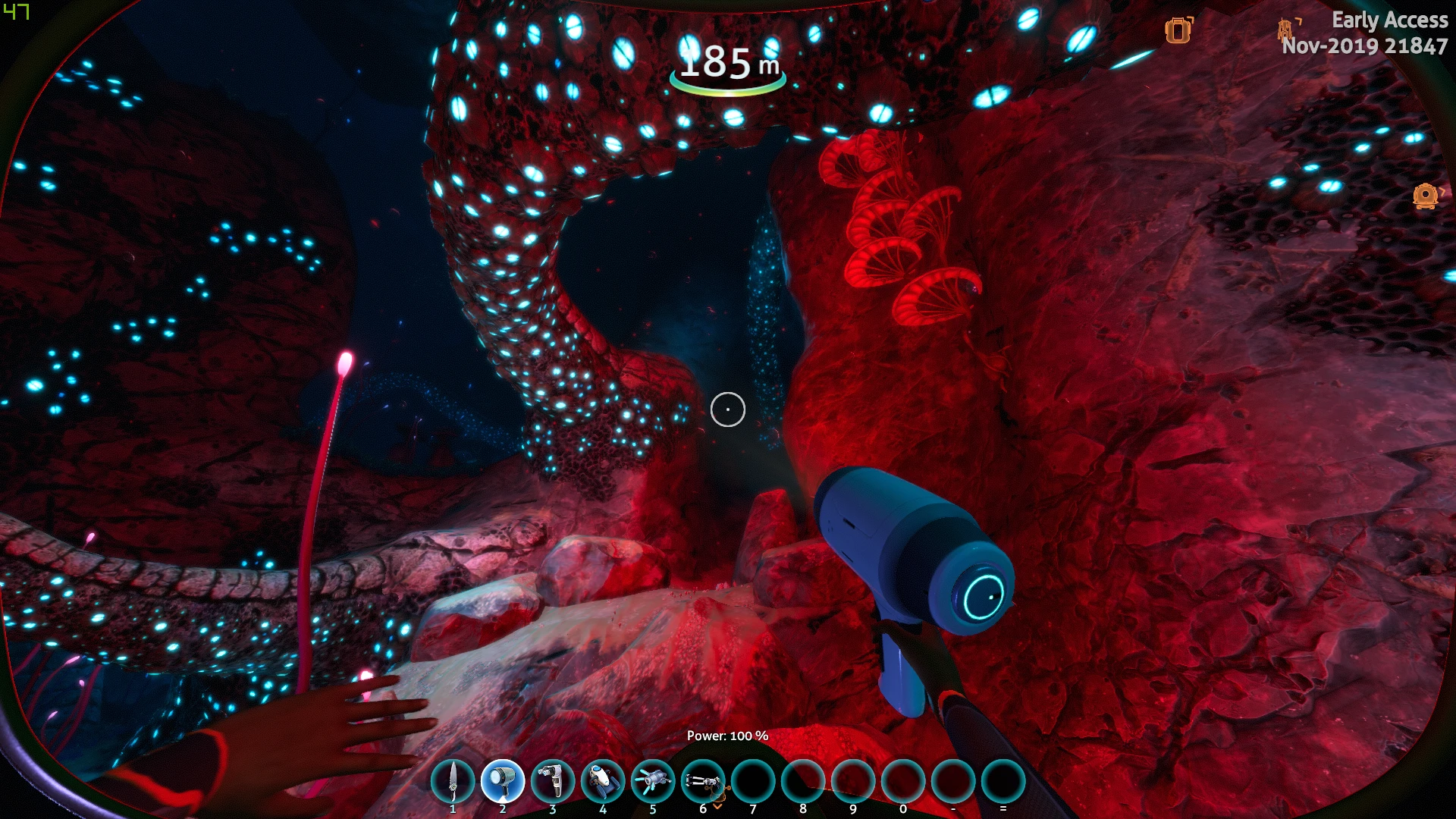Select the survival knife in hotbar slot 1
1456x819 pixels.
(x=453, y=782)
